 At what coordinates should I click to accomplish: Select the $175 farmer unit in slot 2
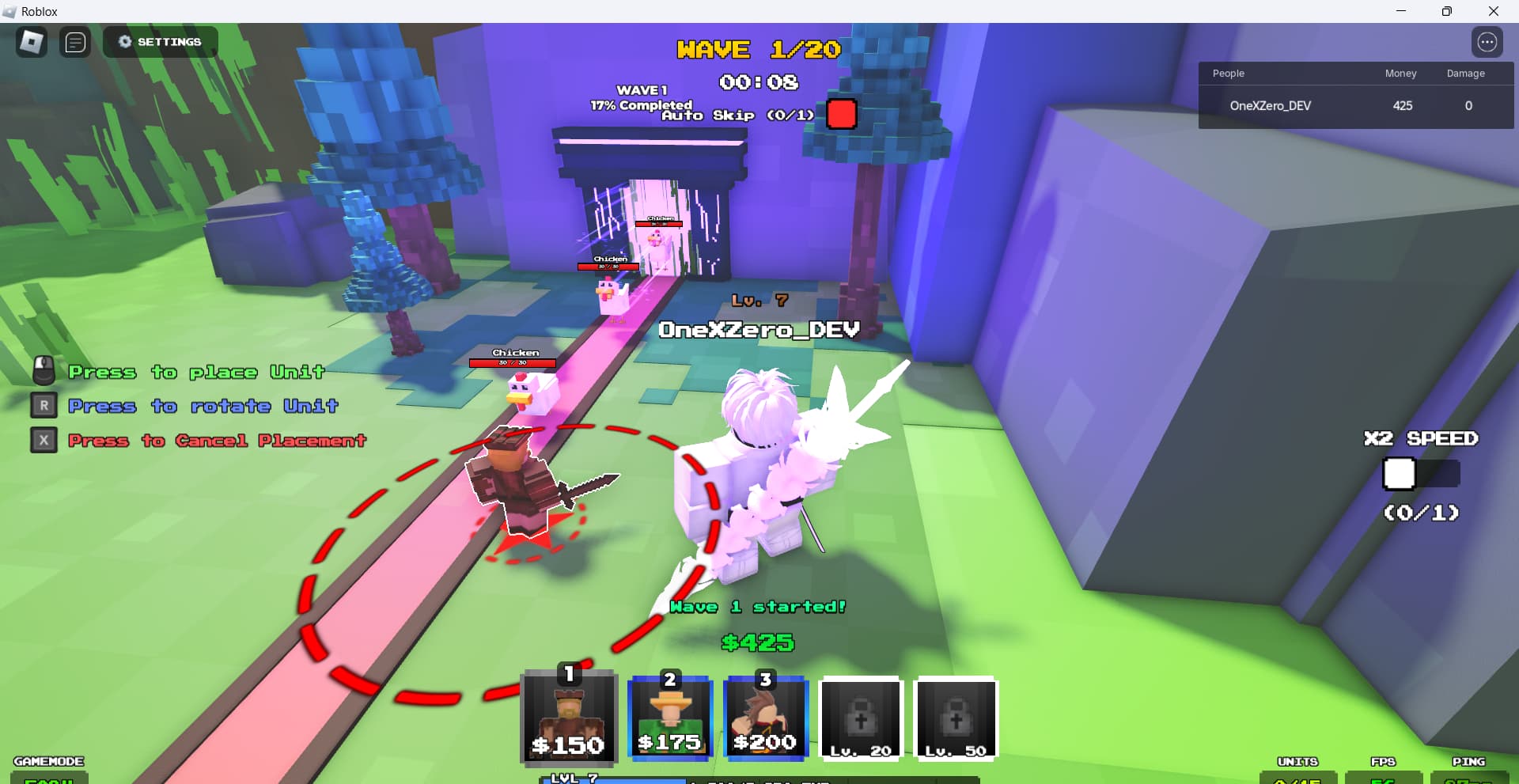click(669, 718)
